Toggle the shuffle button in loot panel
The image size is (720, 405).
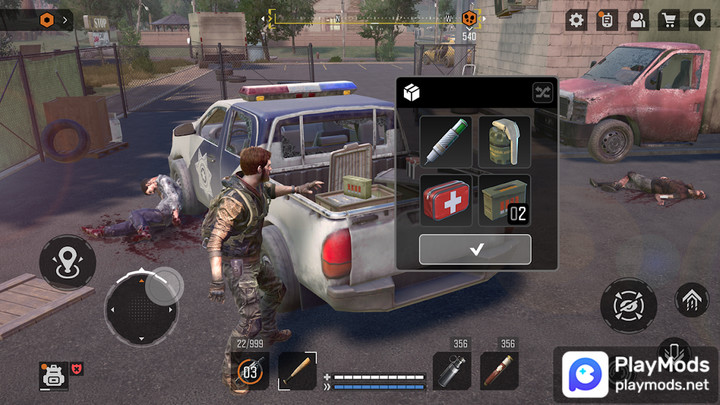542,93
